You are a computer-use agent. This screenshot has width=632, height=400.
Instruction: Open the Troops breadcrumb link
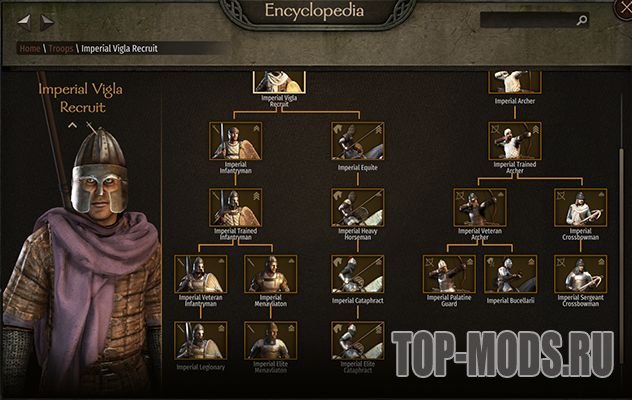[61, 48]
